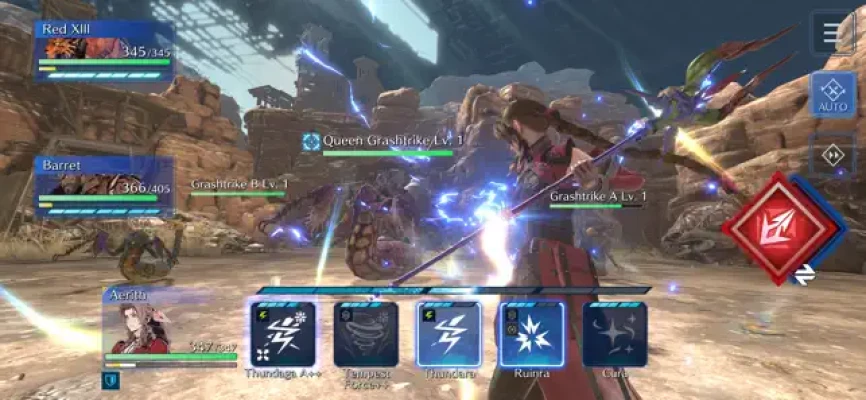
Task: Cast the Thundaga A++ ability
Action: click(x=283, y=334)
